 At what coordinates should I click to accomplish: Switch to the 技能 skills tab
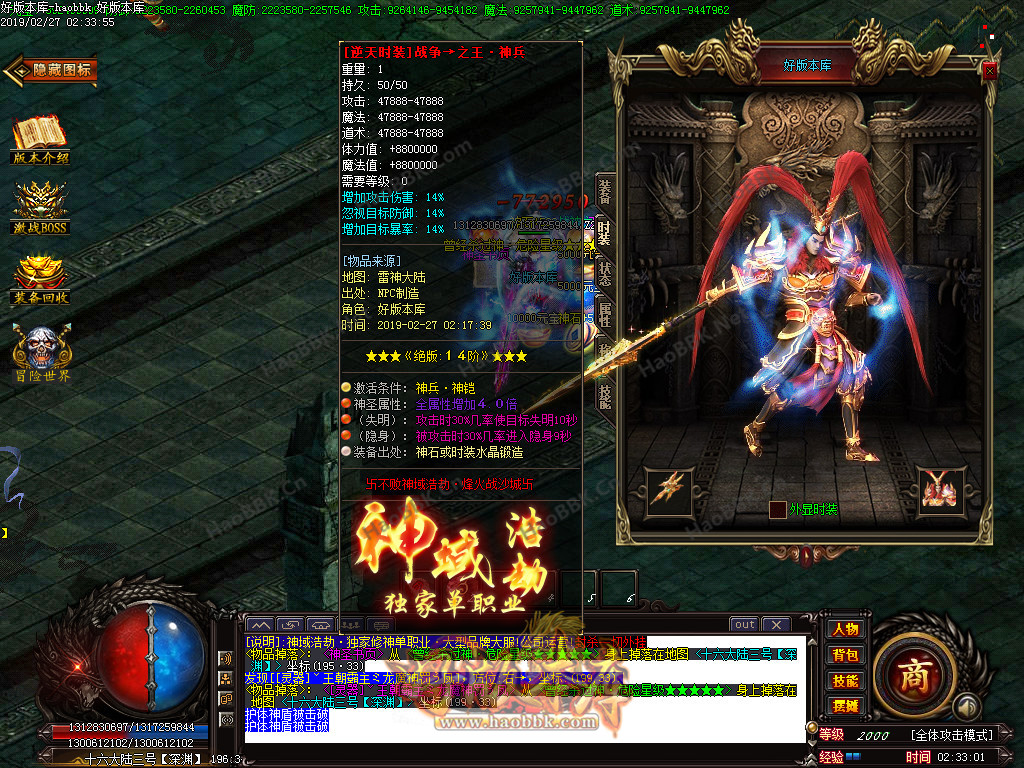point(604,395)
